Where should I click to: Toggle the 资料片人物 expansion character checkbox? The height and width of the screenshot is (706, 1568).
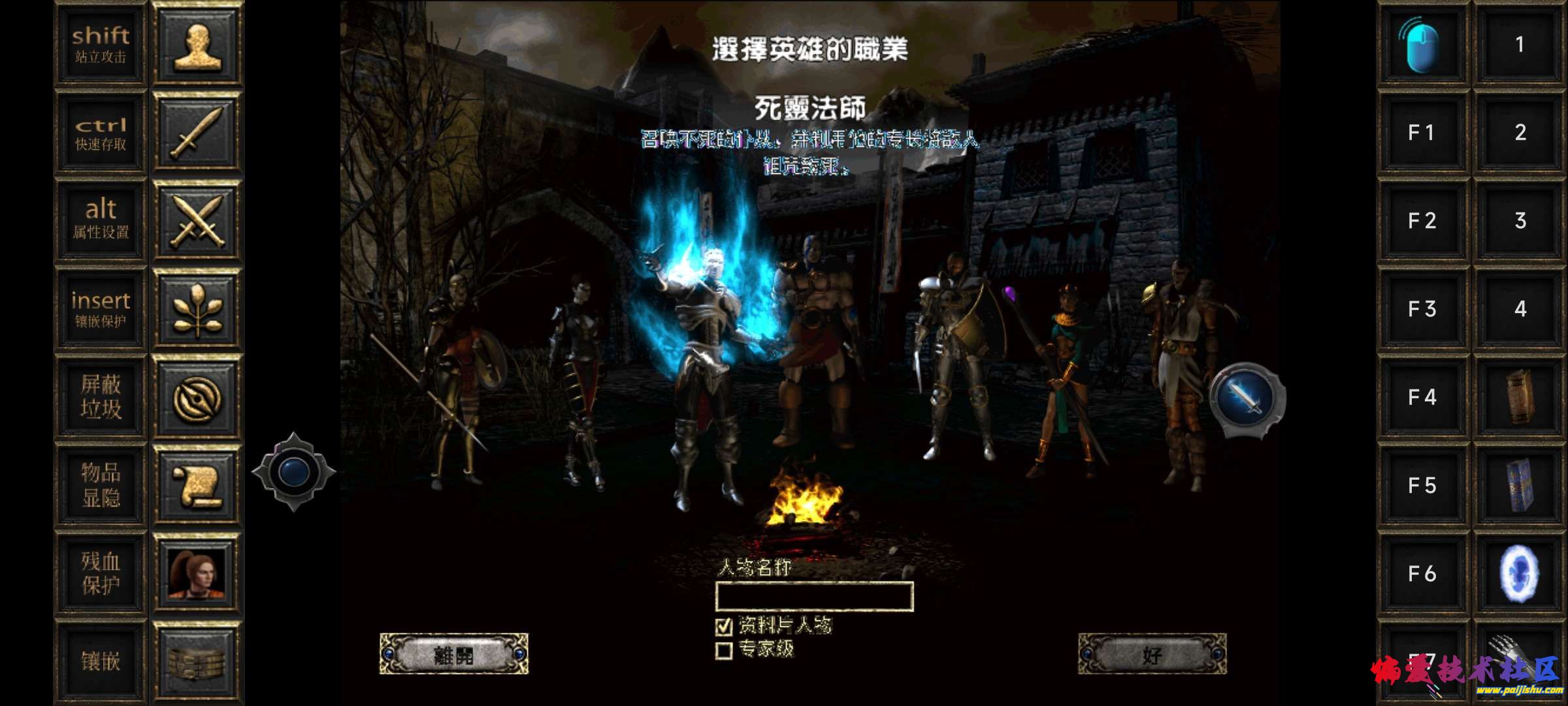(724, 626)
